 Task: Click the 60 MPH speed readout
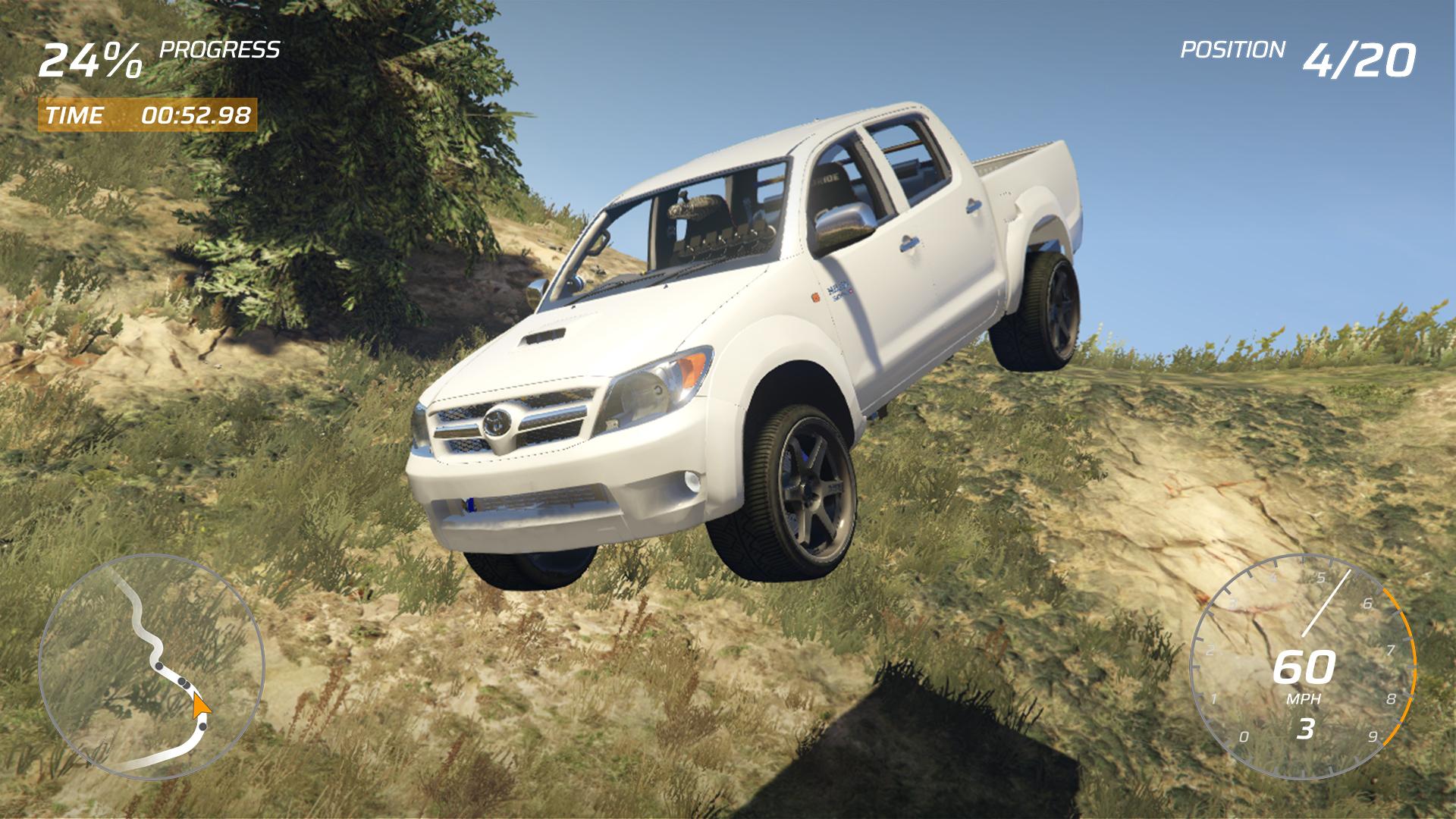click(1306, 667)
